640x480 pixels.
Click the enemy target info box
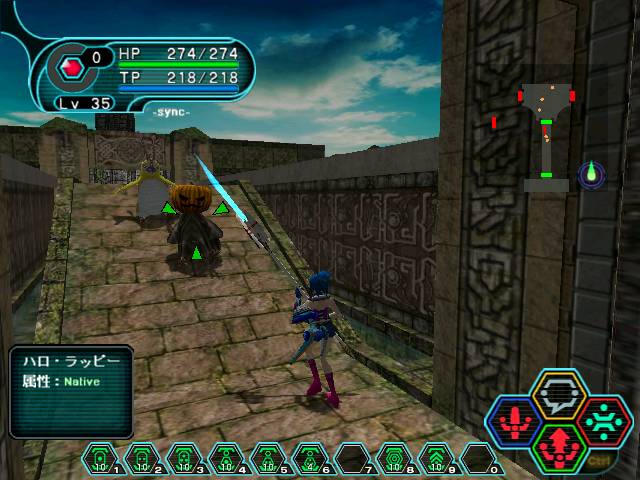72,391
